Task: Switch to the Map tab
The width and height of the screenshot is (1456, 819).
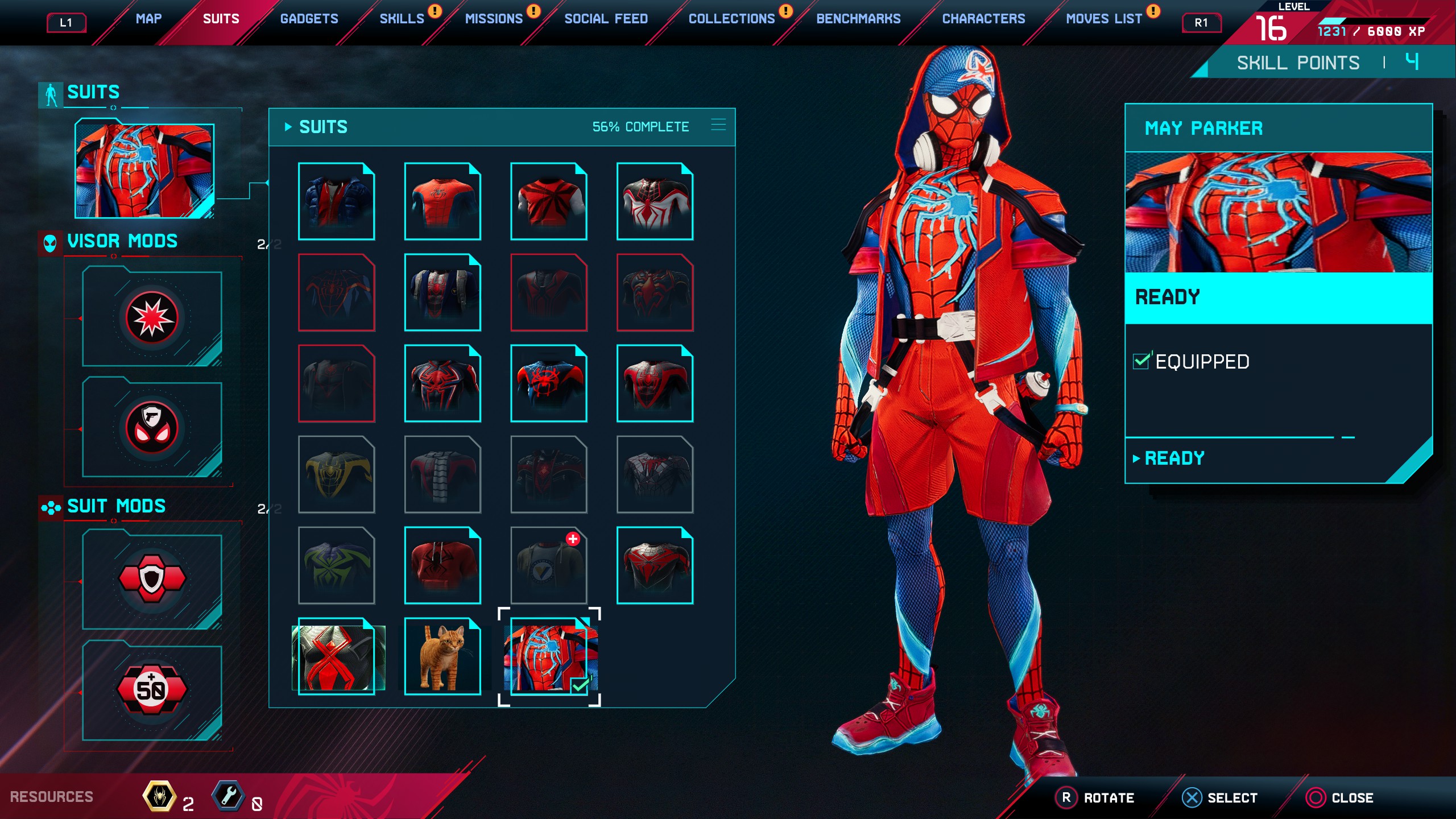Action: tap(148, 19)
